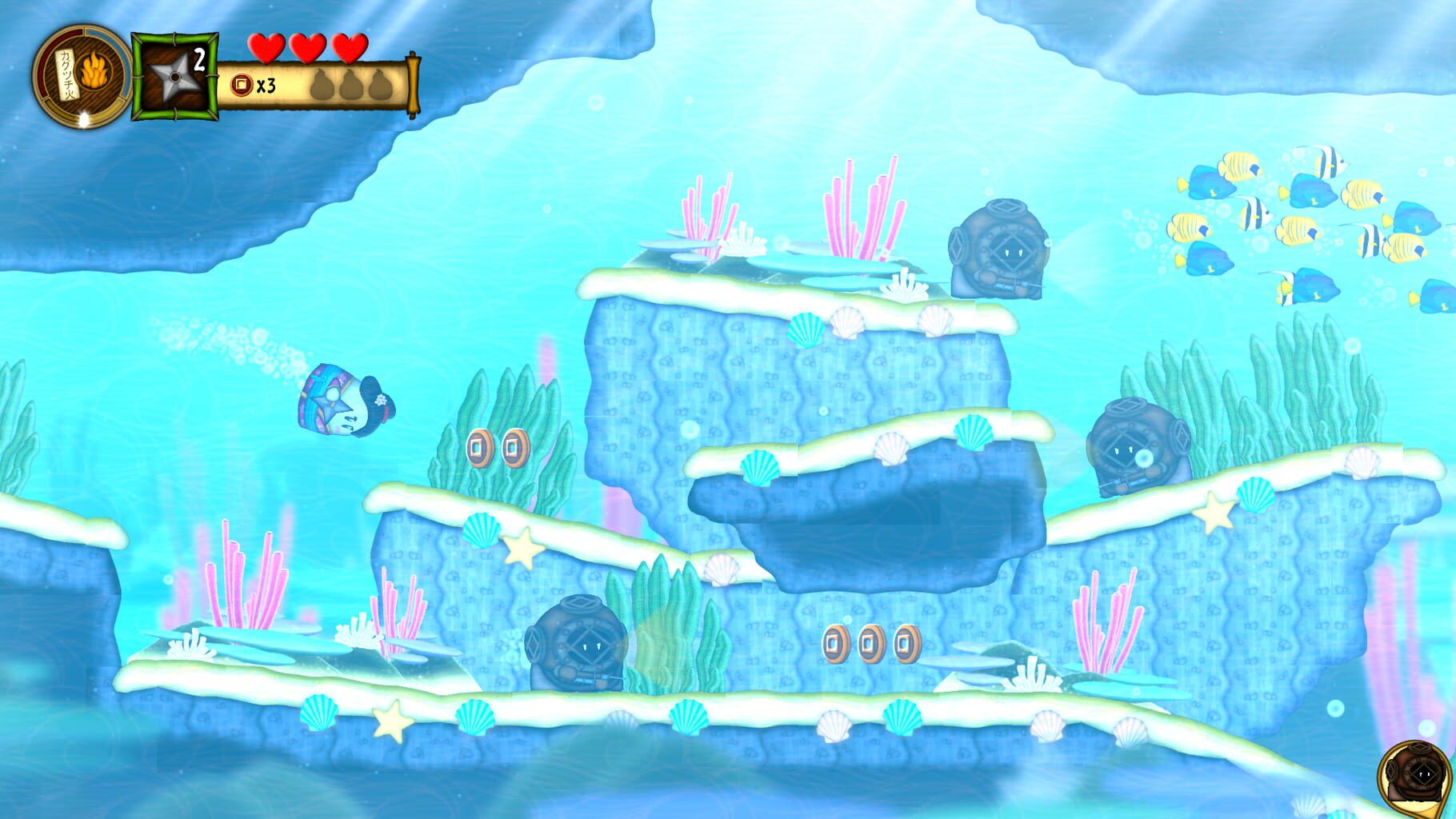Select the Kagutsuchi fire ability emblem
Viewport: 1456px width, 819px height.
(x=80, y=76)
